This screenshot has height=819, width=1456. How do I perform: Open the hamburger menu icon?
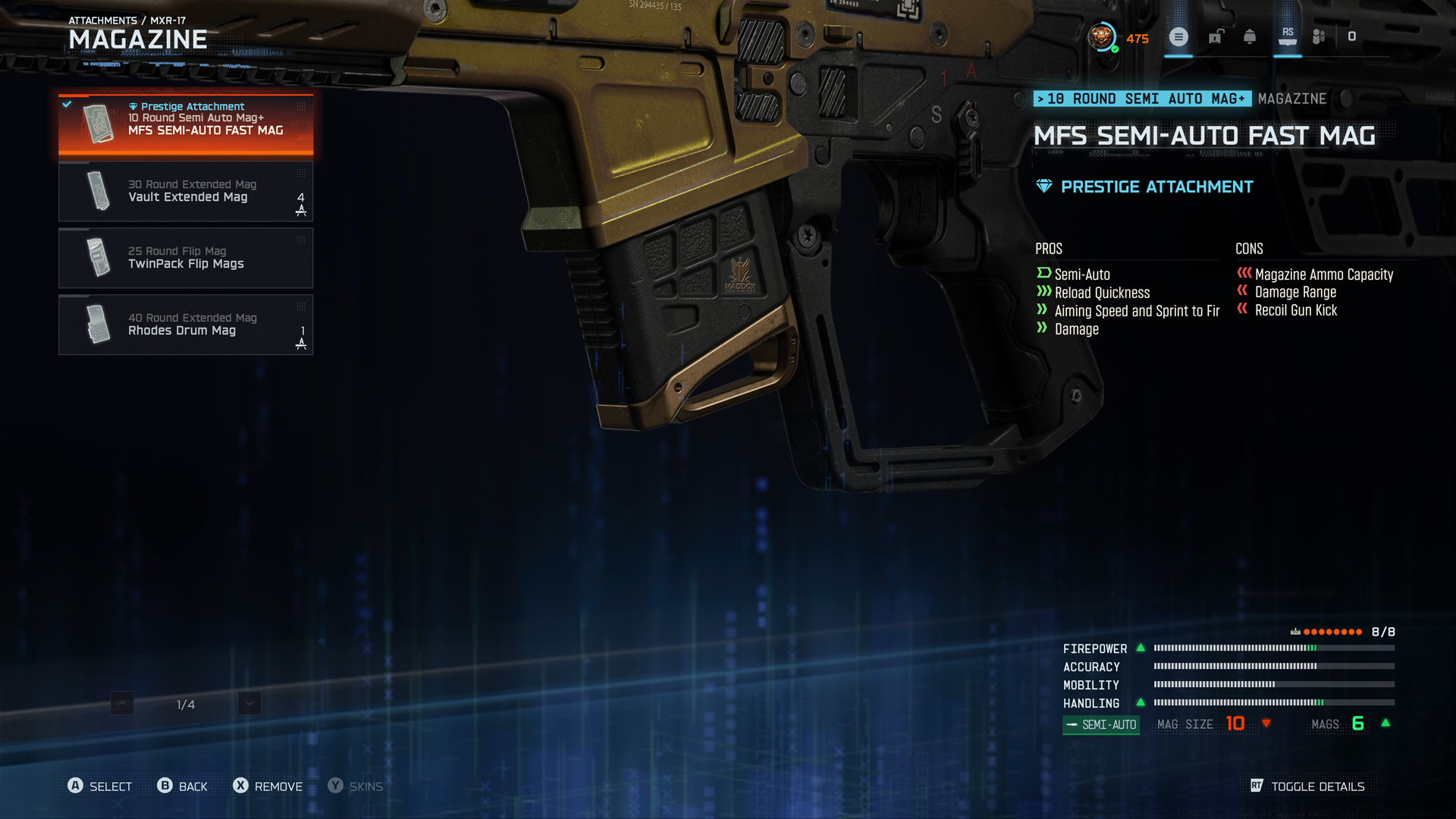(x=1178, y=36)
